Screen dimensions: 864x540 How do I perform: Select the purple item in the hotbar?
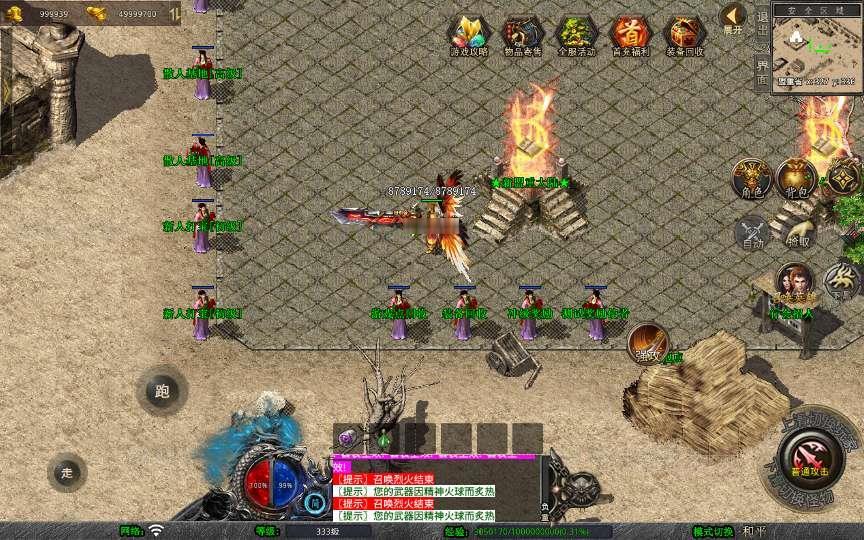click(348, 438)
